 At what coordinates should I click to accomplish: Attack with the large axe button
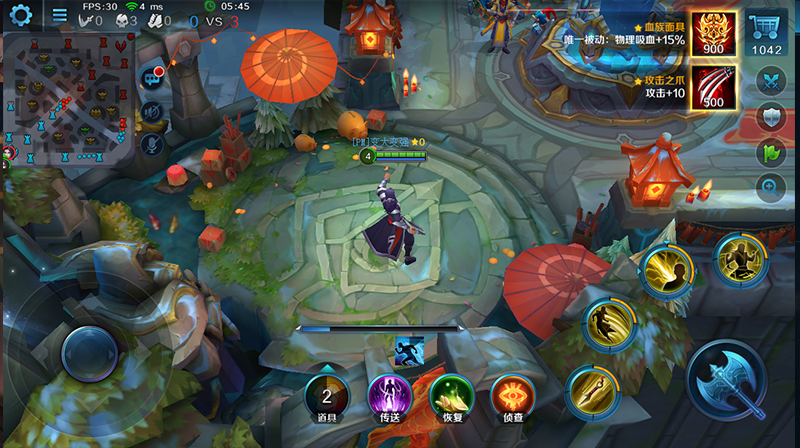pyautogui.click(x=736, y=386)
